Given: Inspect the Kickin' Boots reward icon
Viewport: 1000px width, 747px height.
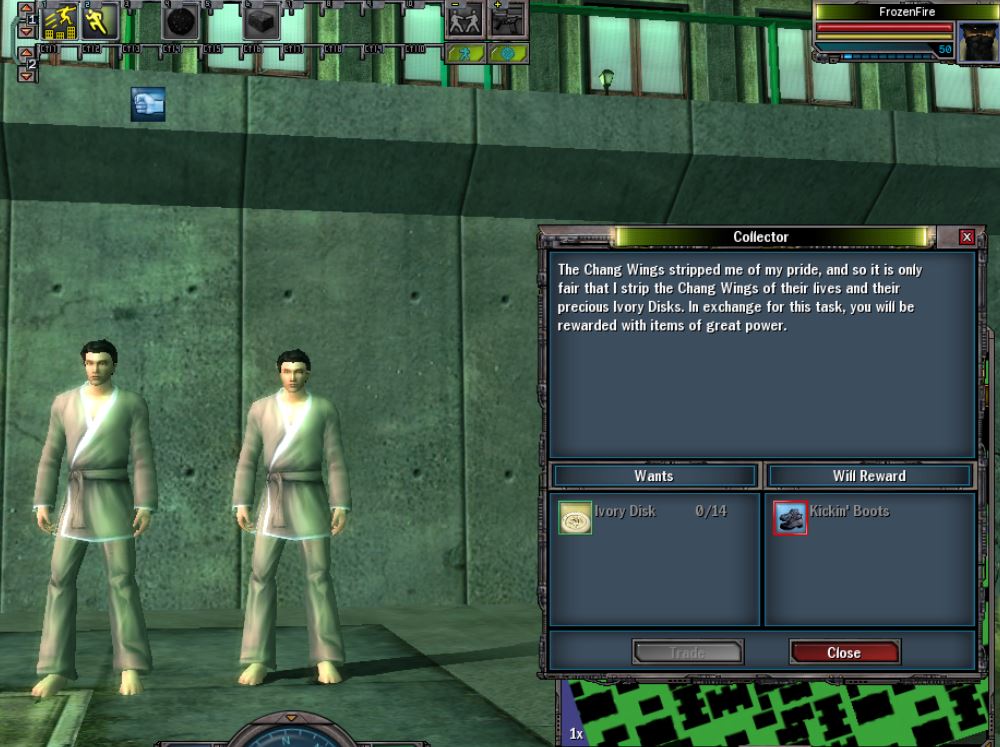Looking at the screenshot, I should tap(790, 517).
